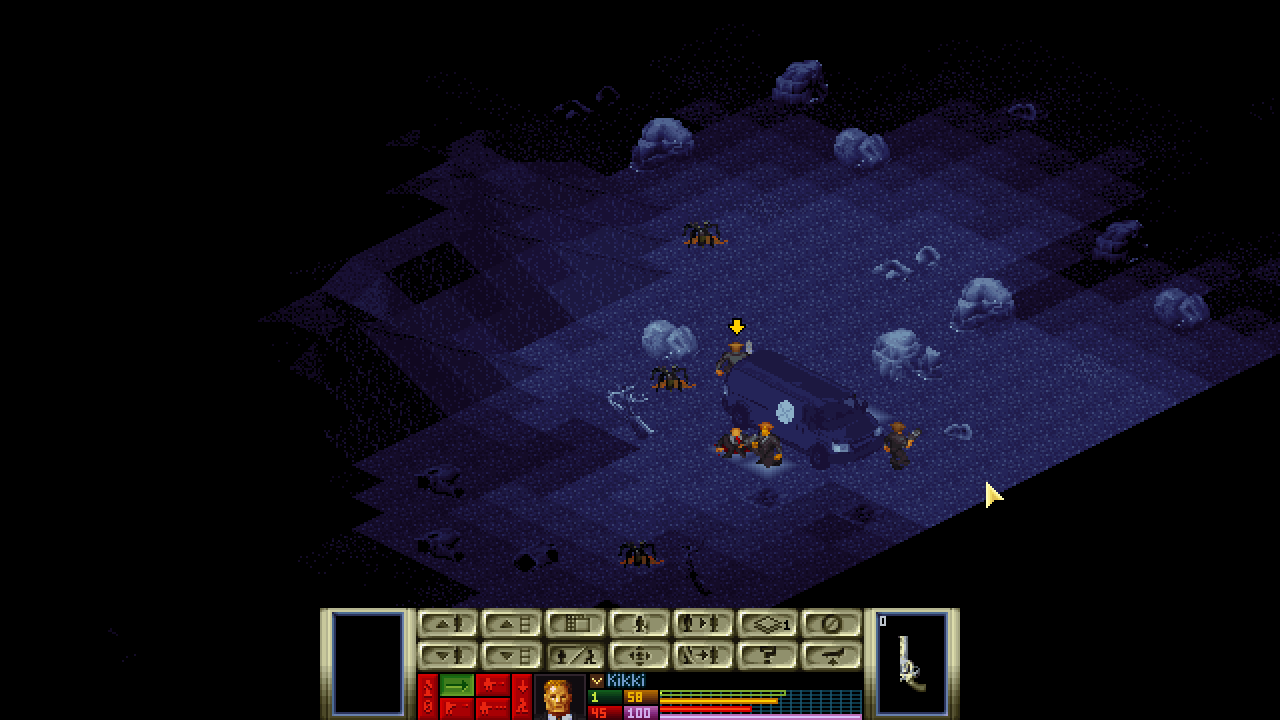The width and height of the screenshot is (1280, 720).
Task: Select the next soldier
Action: 703,624
